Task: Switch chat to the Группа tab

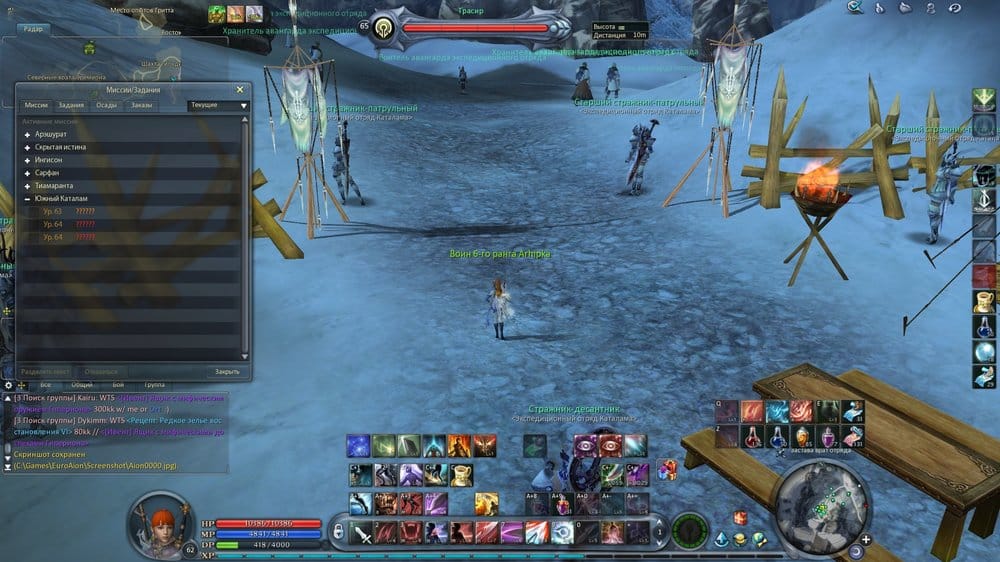Action: pos(155,384)
